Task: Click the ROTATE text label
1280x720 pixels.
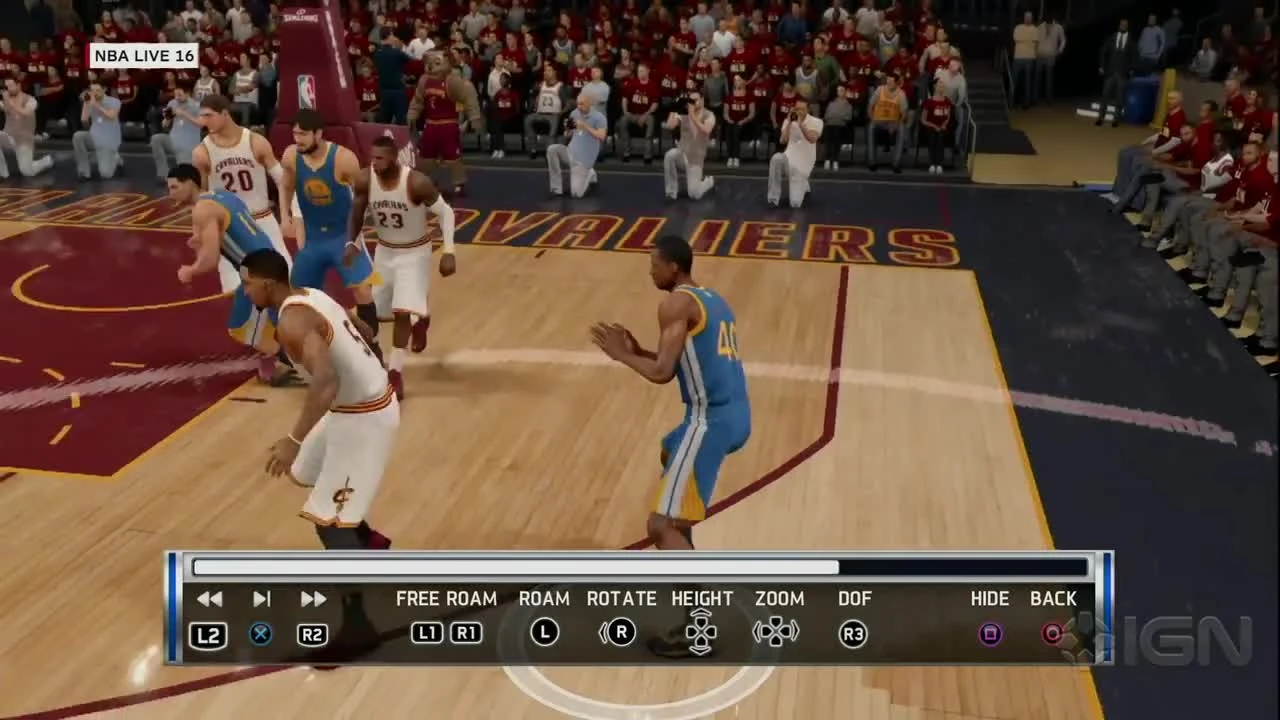Action: [x=620, y=598]
